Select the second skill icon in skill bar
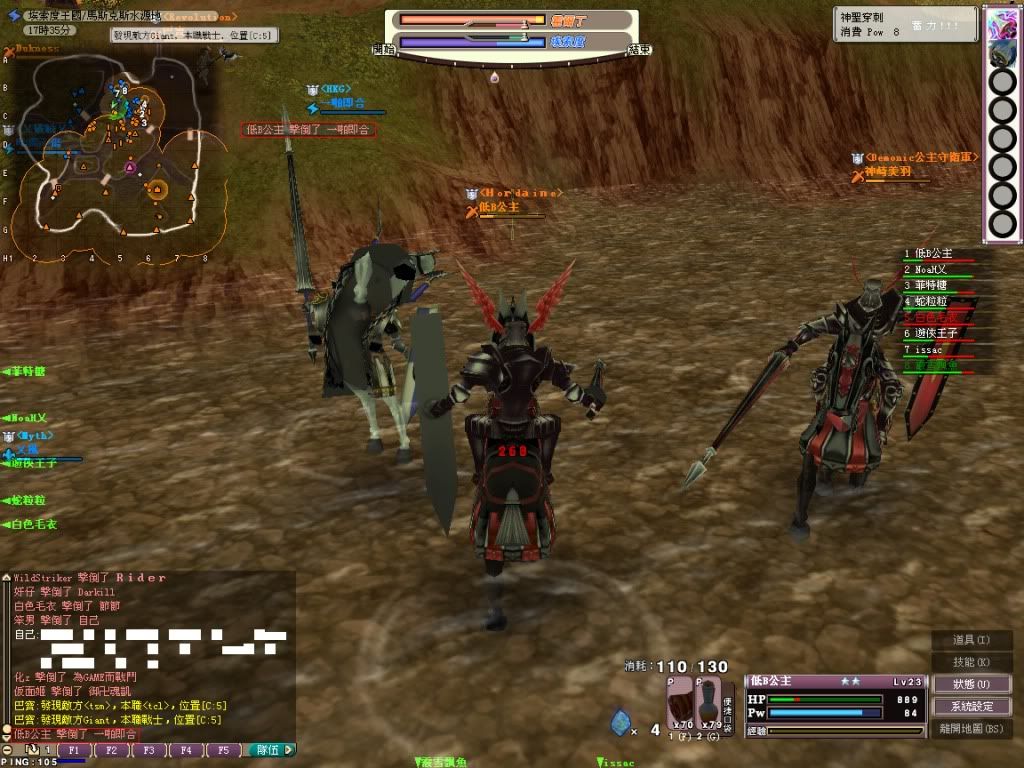 1001,53
